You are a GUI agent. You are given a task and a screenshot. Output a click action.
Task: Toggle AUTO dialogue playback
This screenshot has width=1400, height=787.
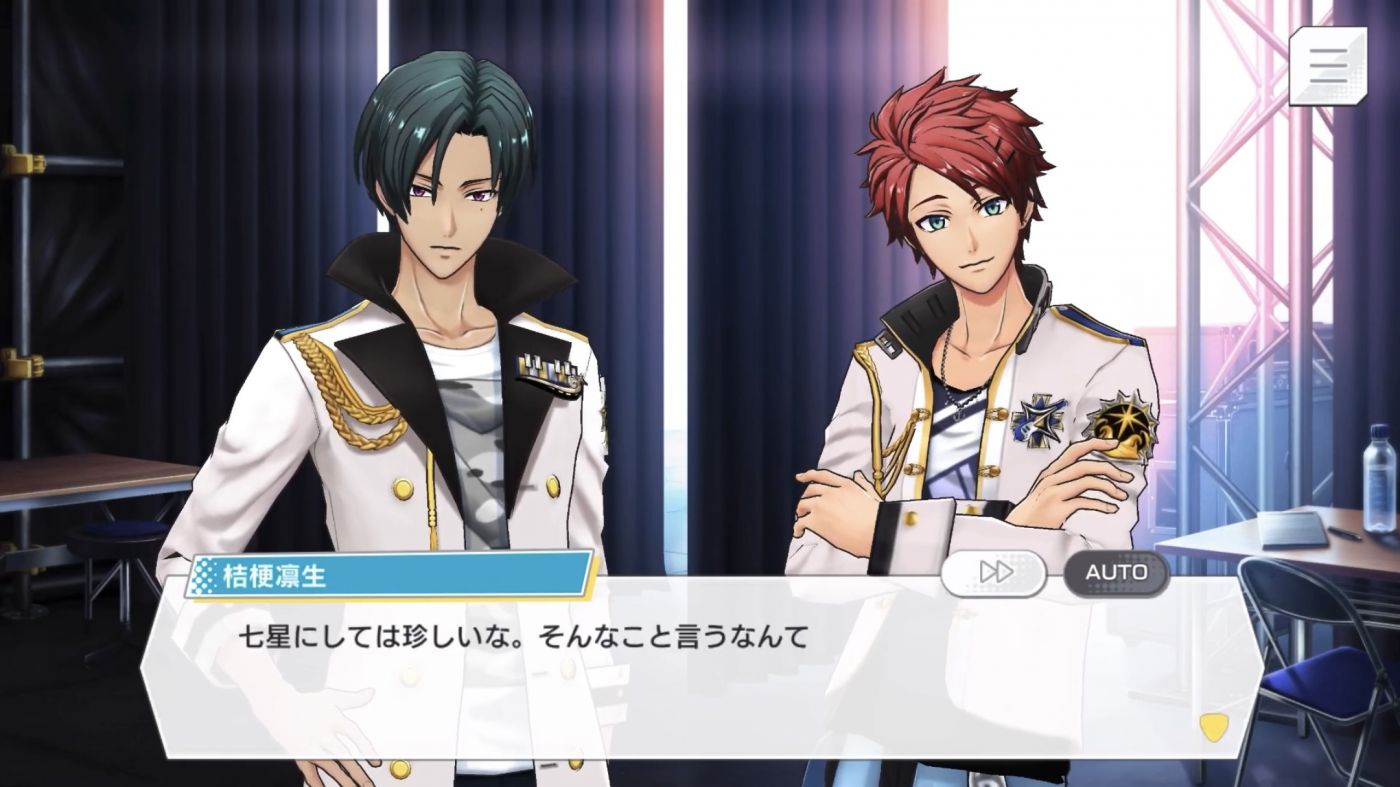click(x=1116, y=573)
